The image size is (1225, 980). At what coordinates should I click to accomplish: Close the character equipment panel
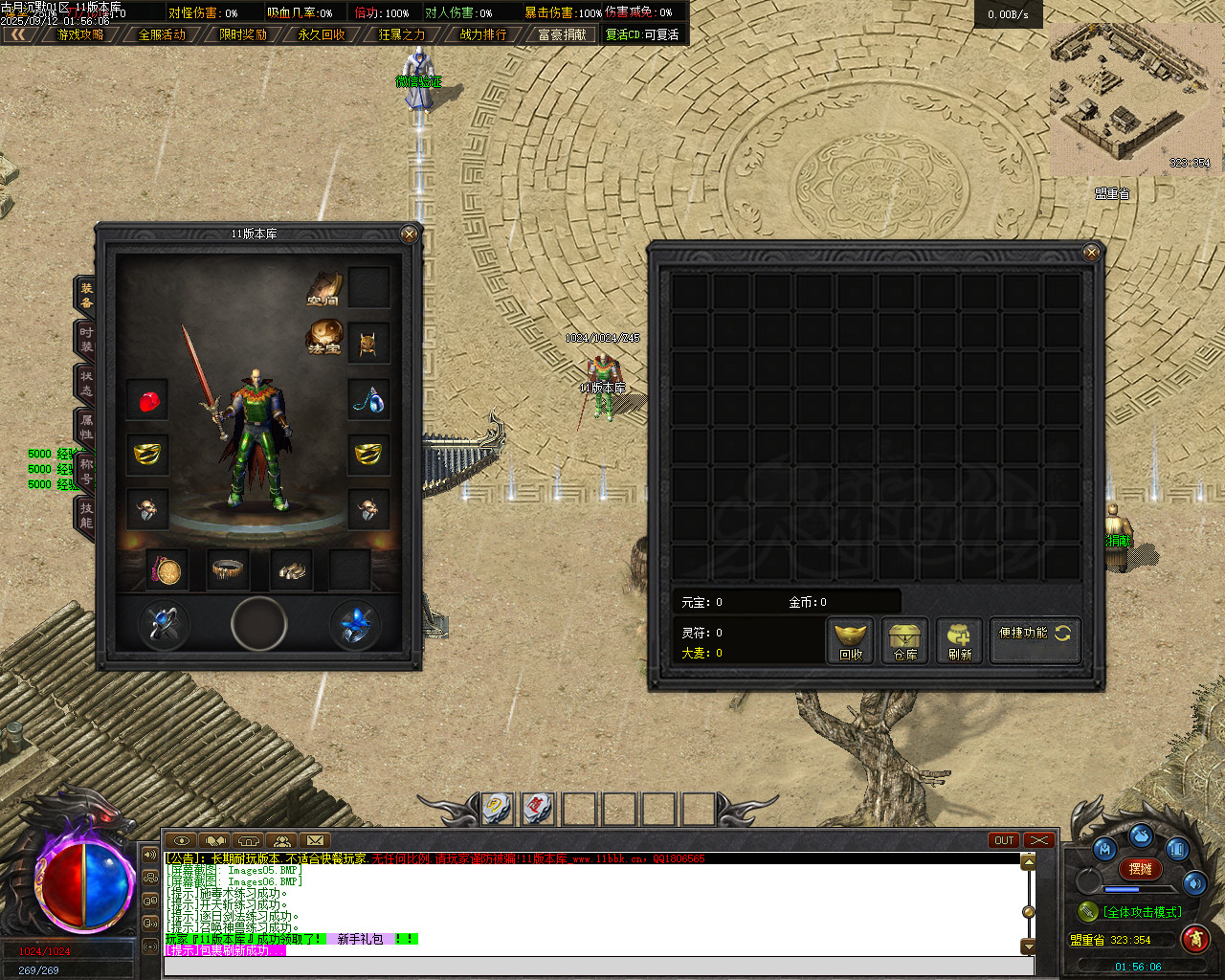pyautogui.click(x=410, y=234)
